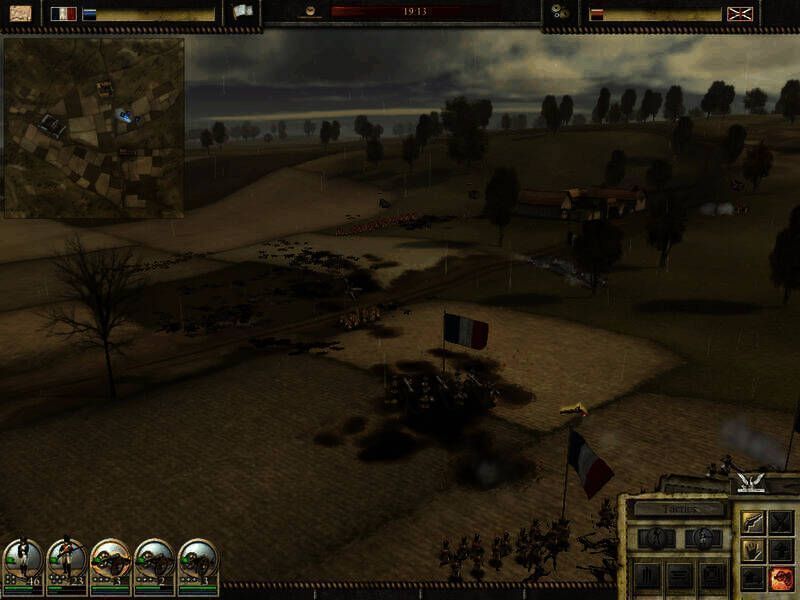Select the infantry unit card with 46 soldiers
This screenshot has width=800, height=600.
[22, 564]
